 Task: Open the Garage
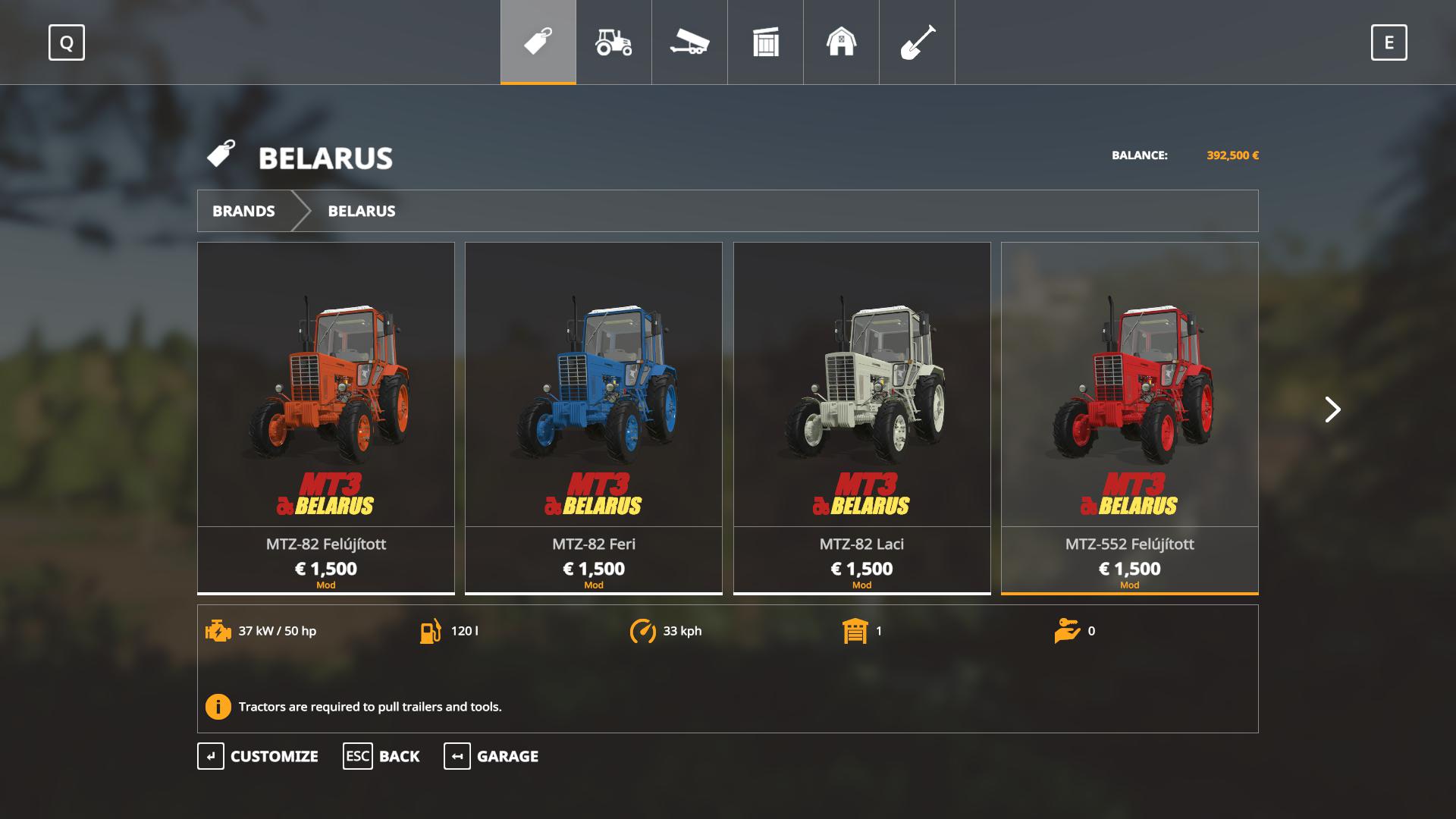491,756
